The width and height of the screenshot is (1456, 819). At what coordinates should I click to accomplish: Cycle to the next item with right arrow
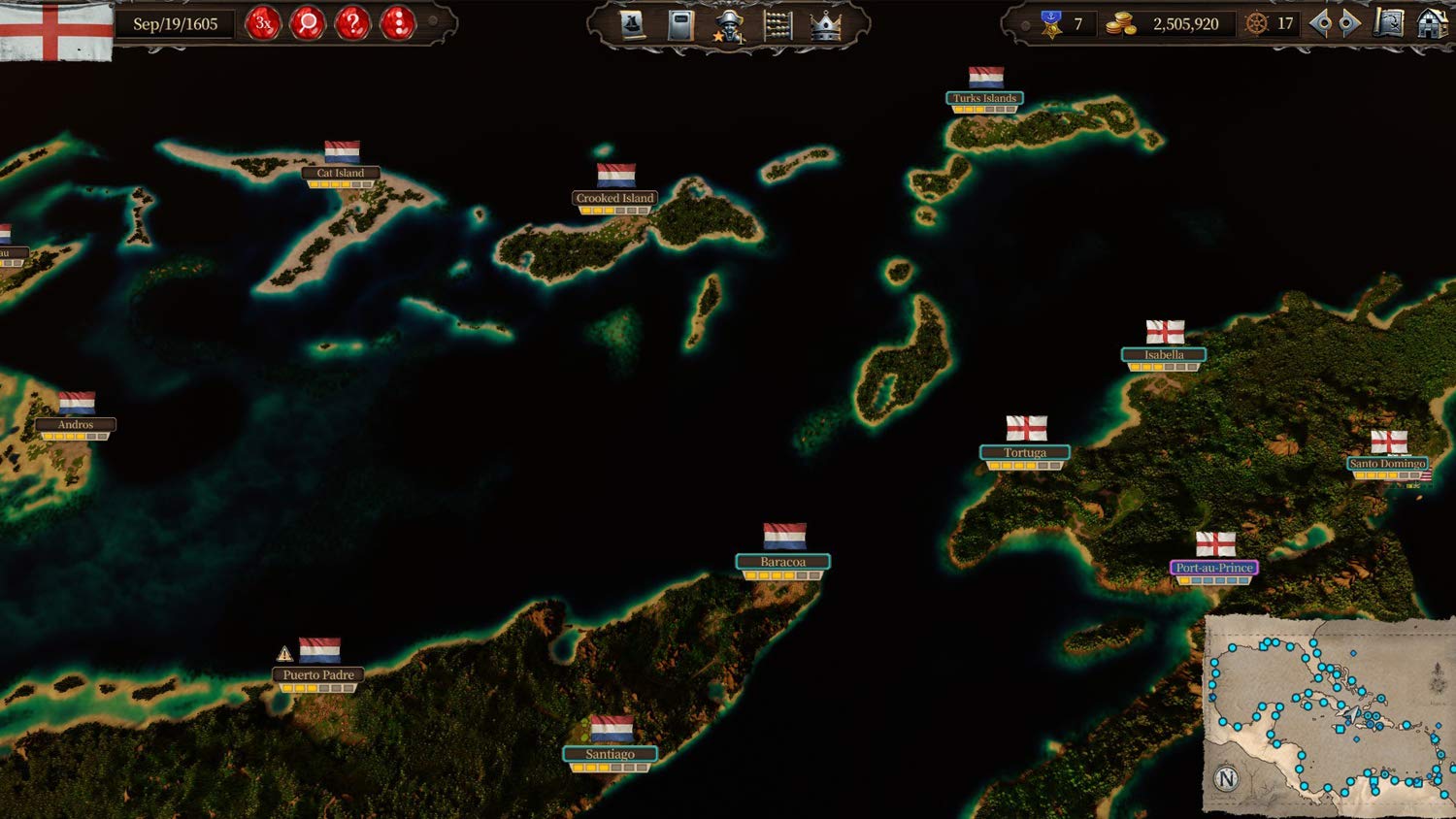[x=1349, y=24]
